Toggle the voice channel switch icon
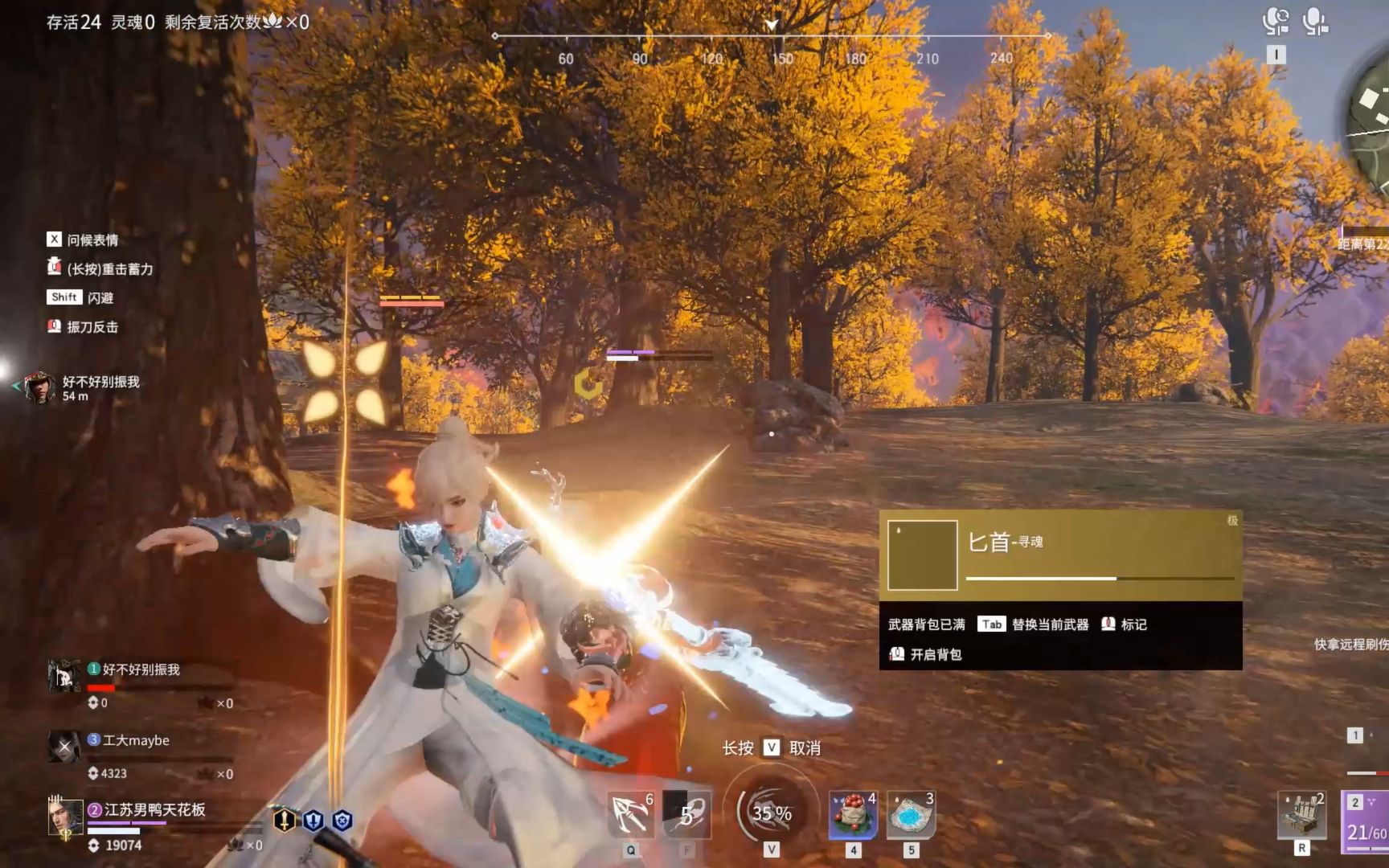Image resolution: width=1389 pixels, height=868 pixels. tap(1276, 22)
